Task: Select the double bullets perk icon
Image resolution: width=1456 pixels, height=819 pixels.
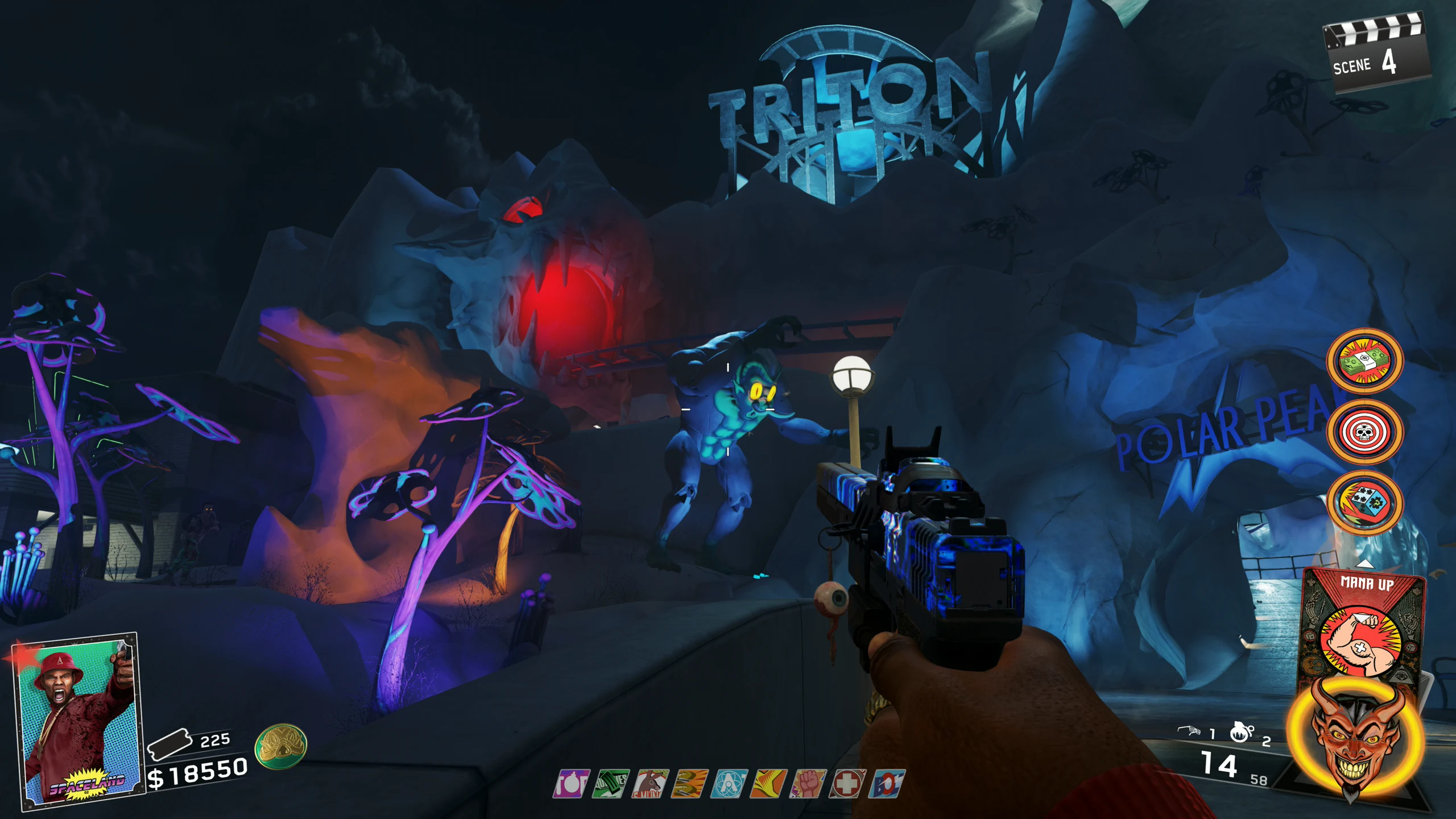Action: [689, 784]
